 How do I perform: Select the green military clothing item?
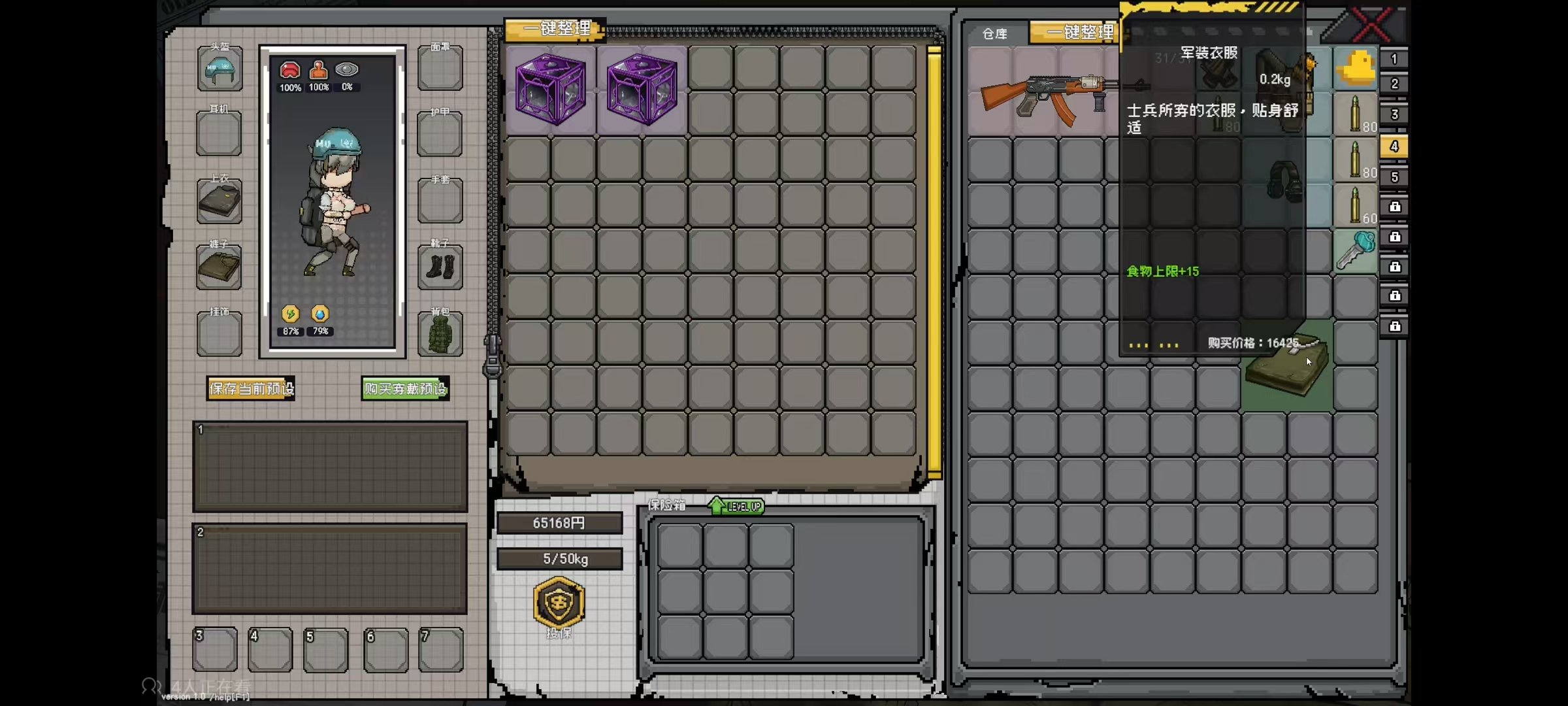click(x=1286, y=367)
